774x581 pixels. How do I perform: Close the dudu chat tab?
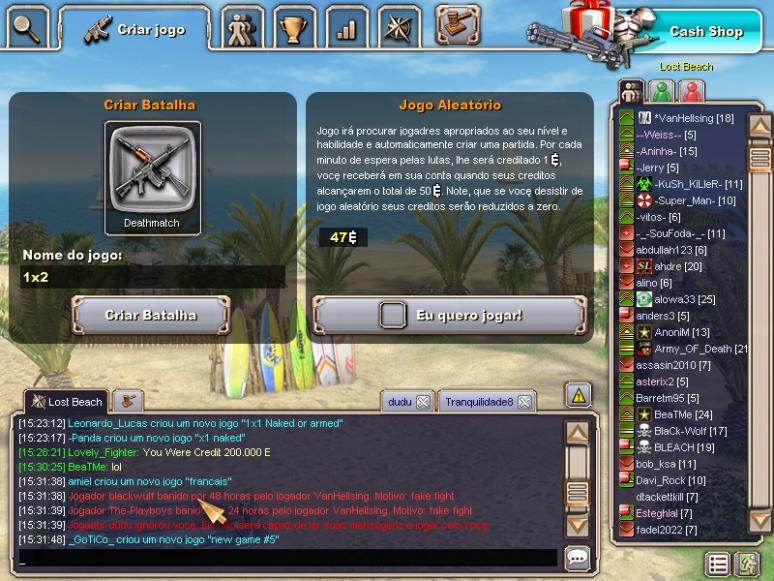click(x=423, y=402)
